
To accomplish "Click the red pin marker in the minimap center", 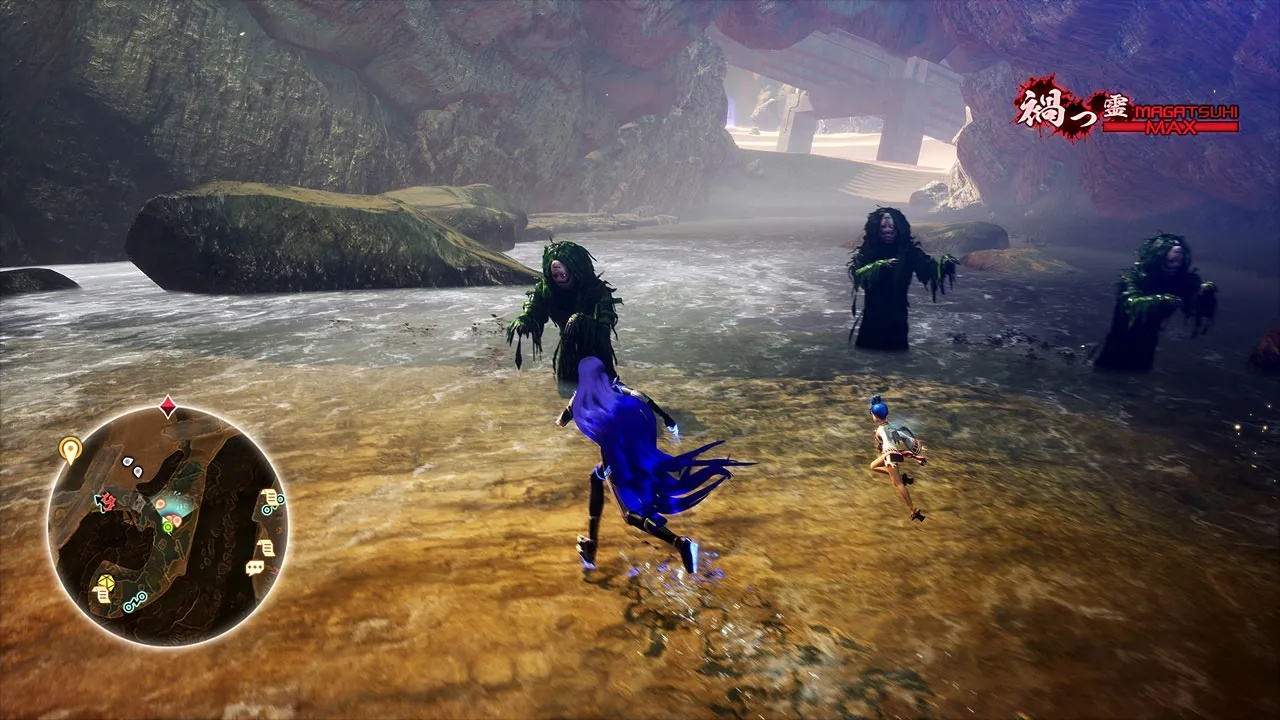I will click(x=160, y=503).
